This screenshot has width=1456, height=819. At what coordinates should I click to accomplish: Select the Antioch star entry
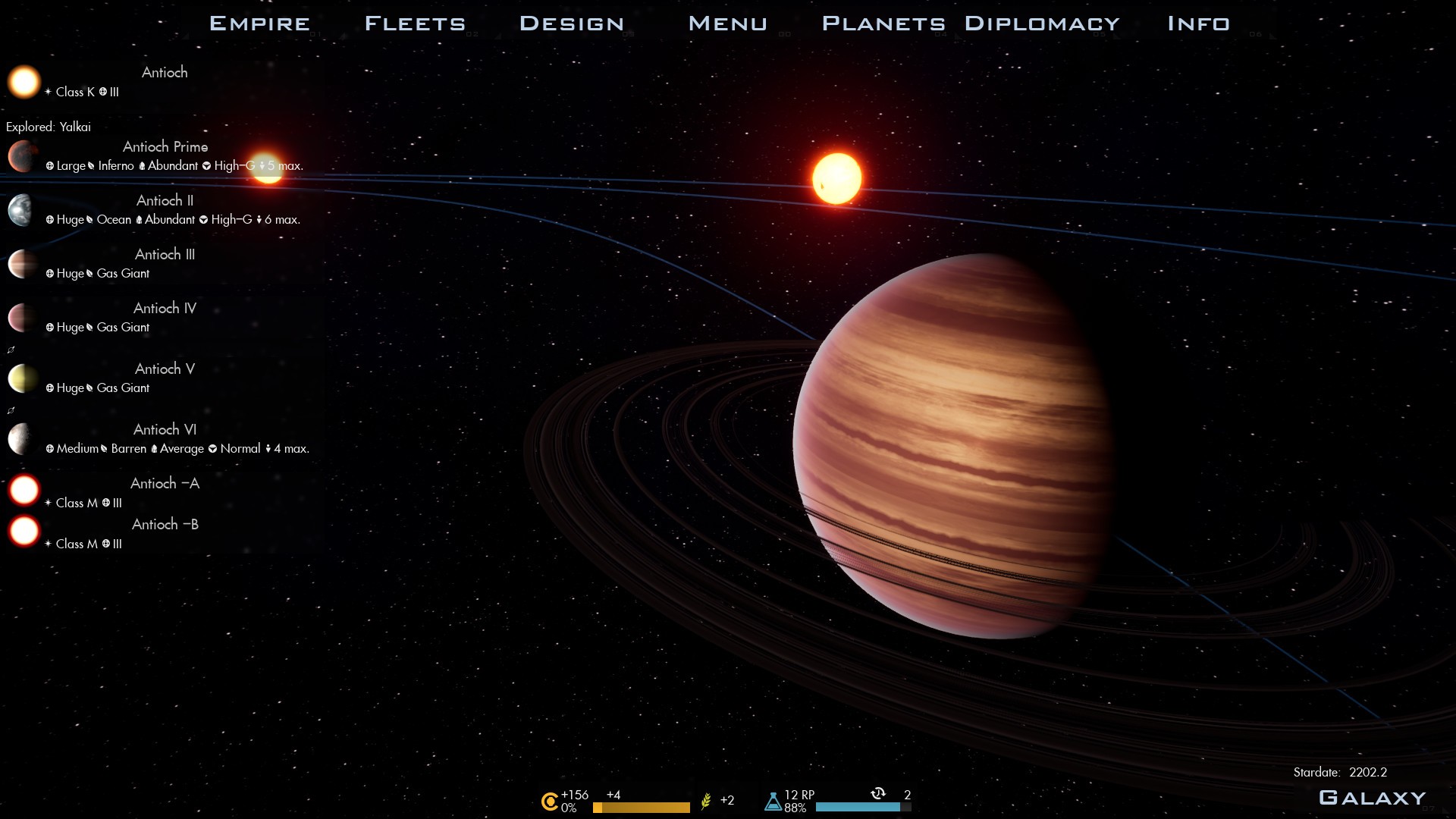pos(165,73)
